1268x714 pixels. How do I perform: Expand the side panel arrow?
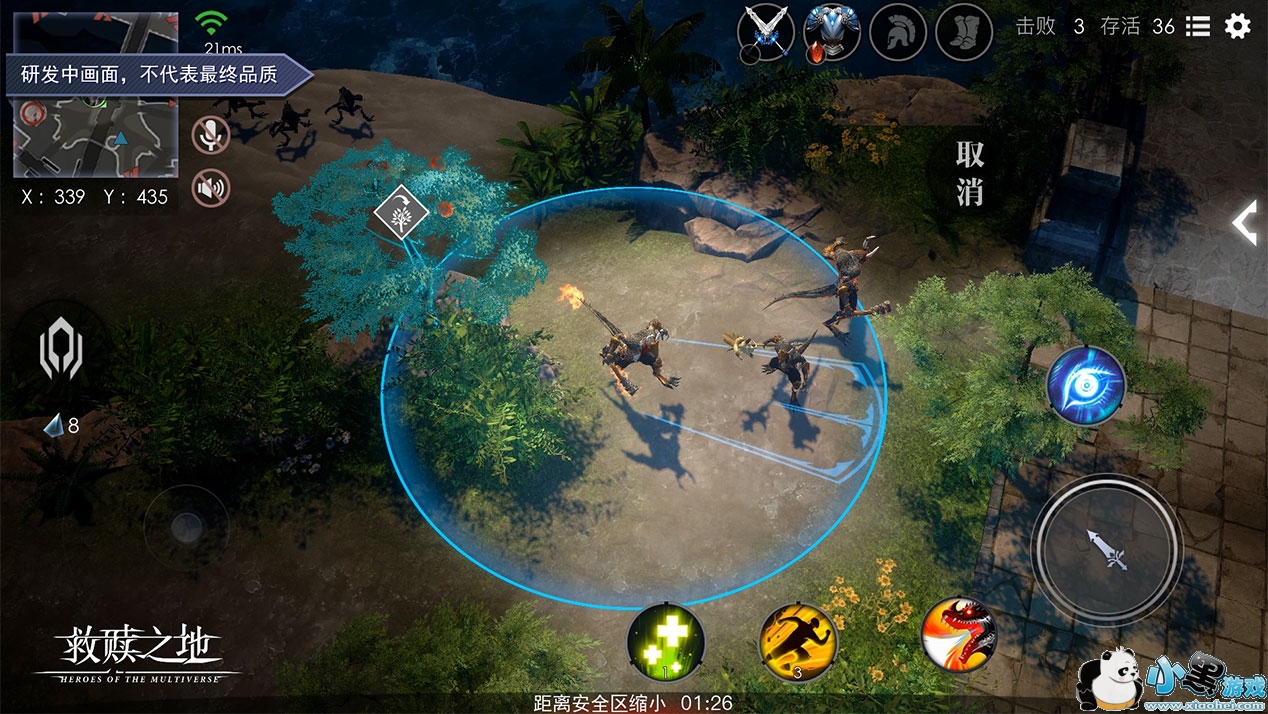[1244, 222]
